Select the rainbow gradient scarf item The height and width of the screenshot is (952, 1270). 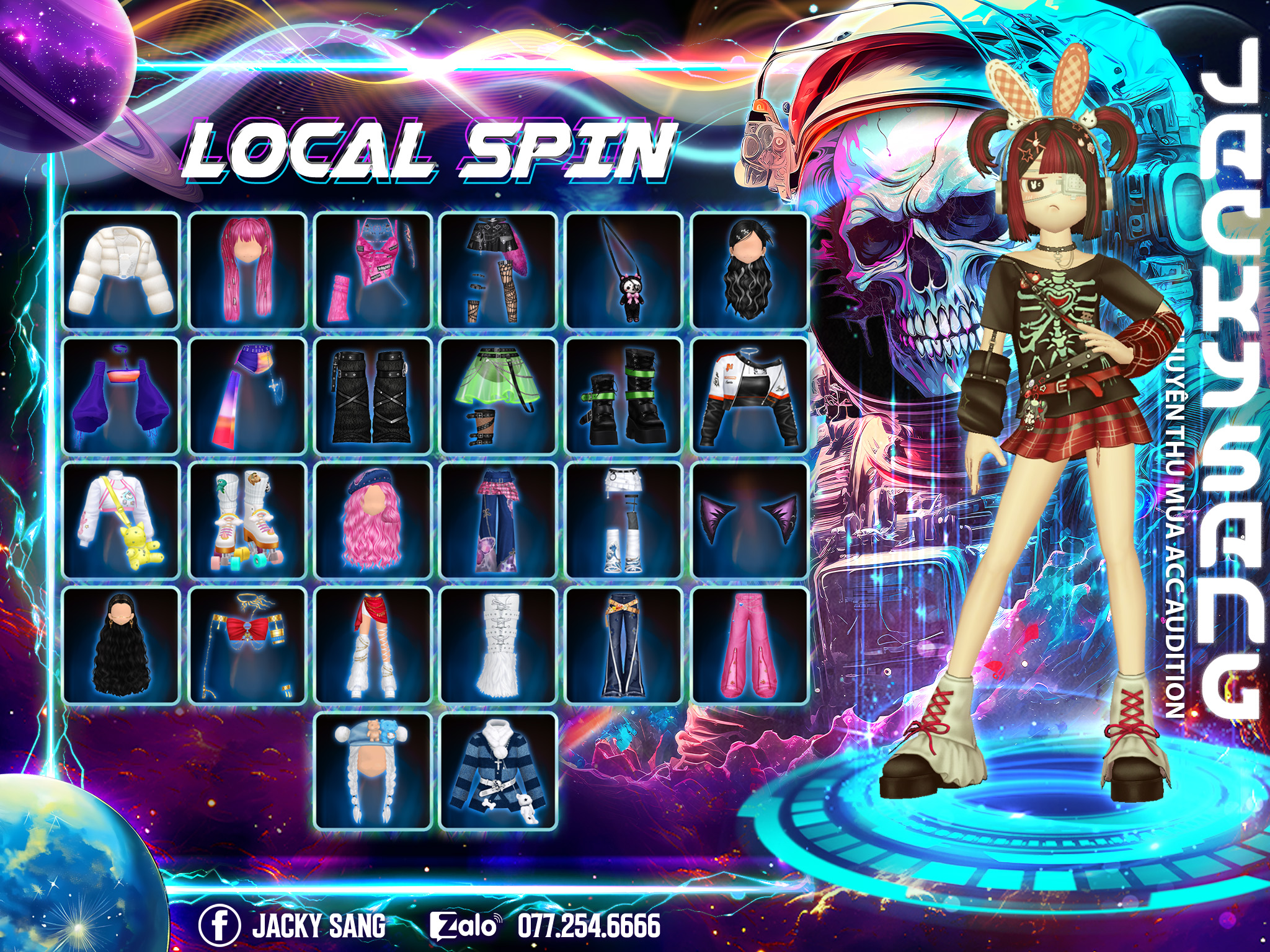(247, 396)
